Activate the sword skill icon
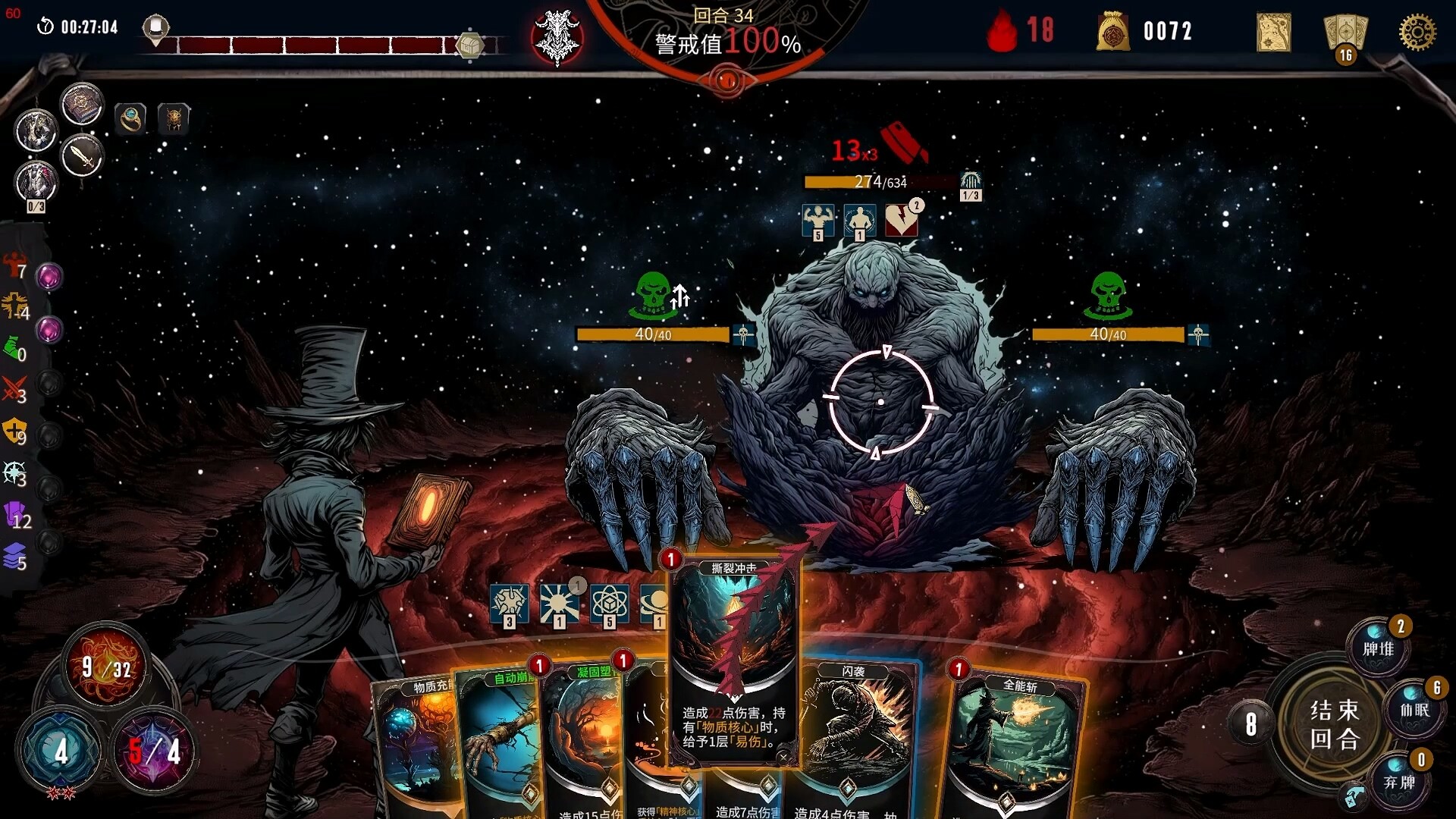Screen dimensions: 1456x819 click(x=82, y=157)
